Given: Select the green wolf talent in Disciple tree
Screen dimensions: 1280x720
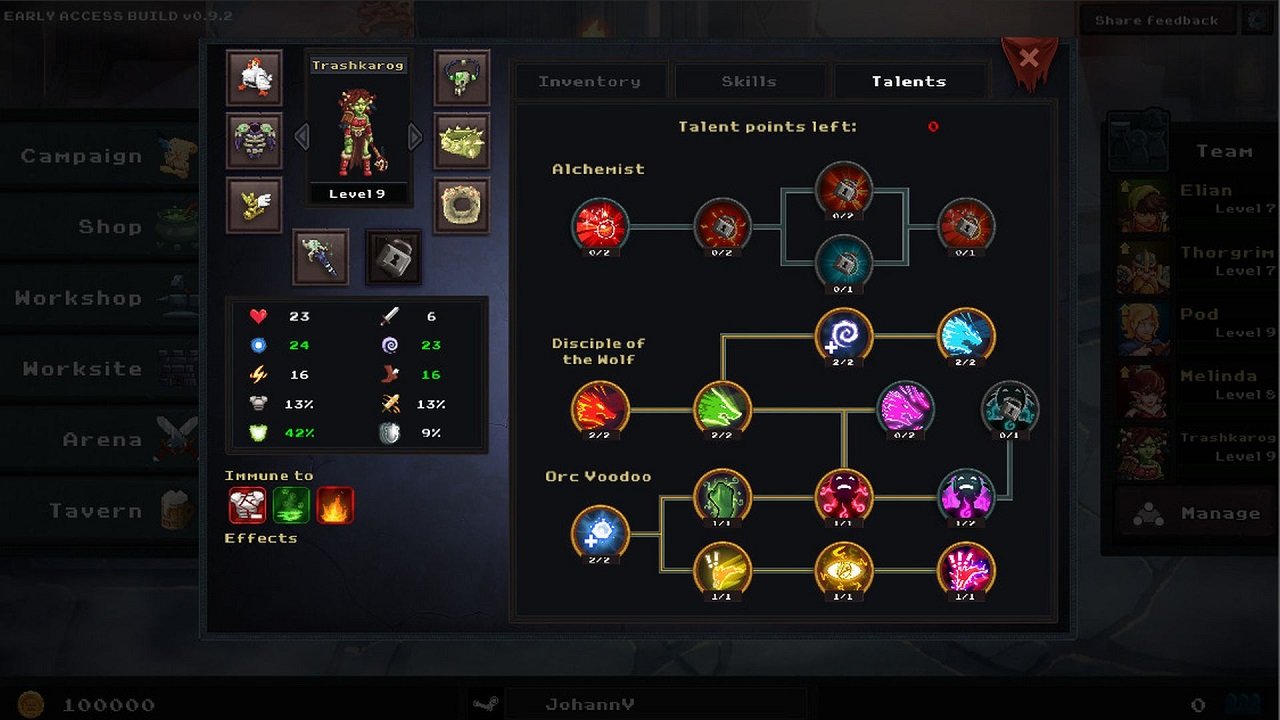Looking at the screenshot, I should pyautogui.click(x=723, y=409).
